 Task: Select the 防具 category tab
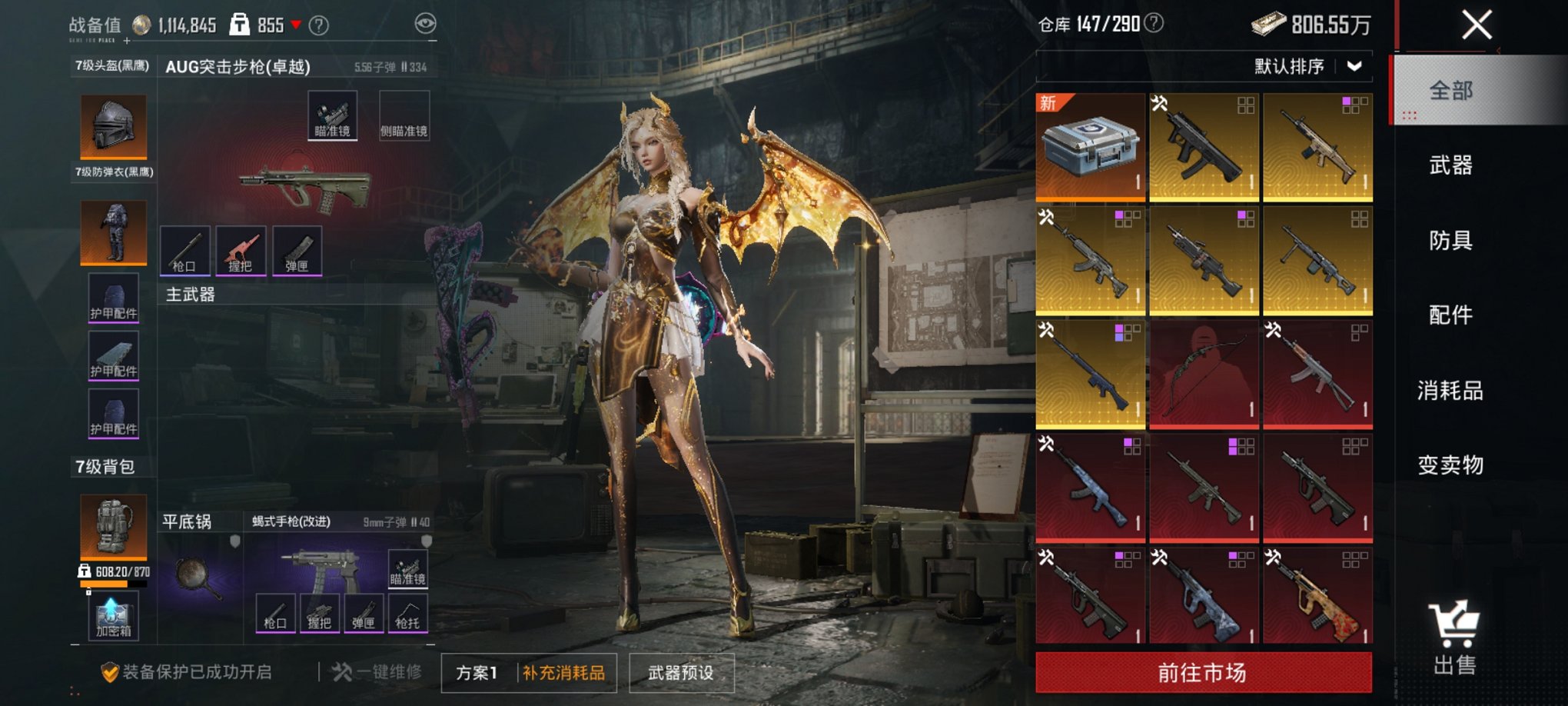click(x=1450, y=241)
